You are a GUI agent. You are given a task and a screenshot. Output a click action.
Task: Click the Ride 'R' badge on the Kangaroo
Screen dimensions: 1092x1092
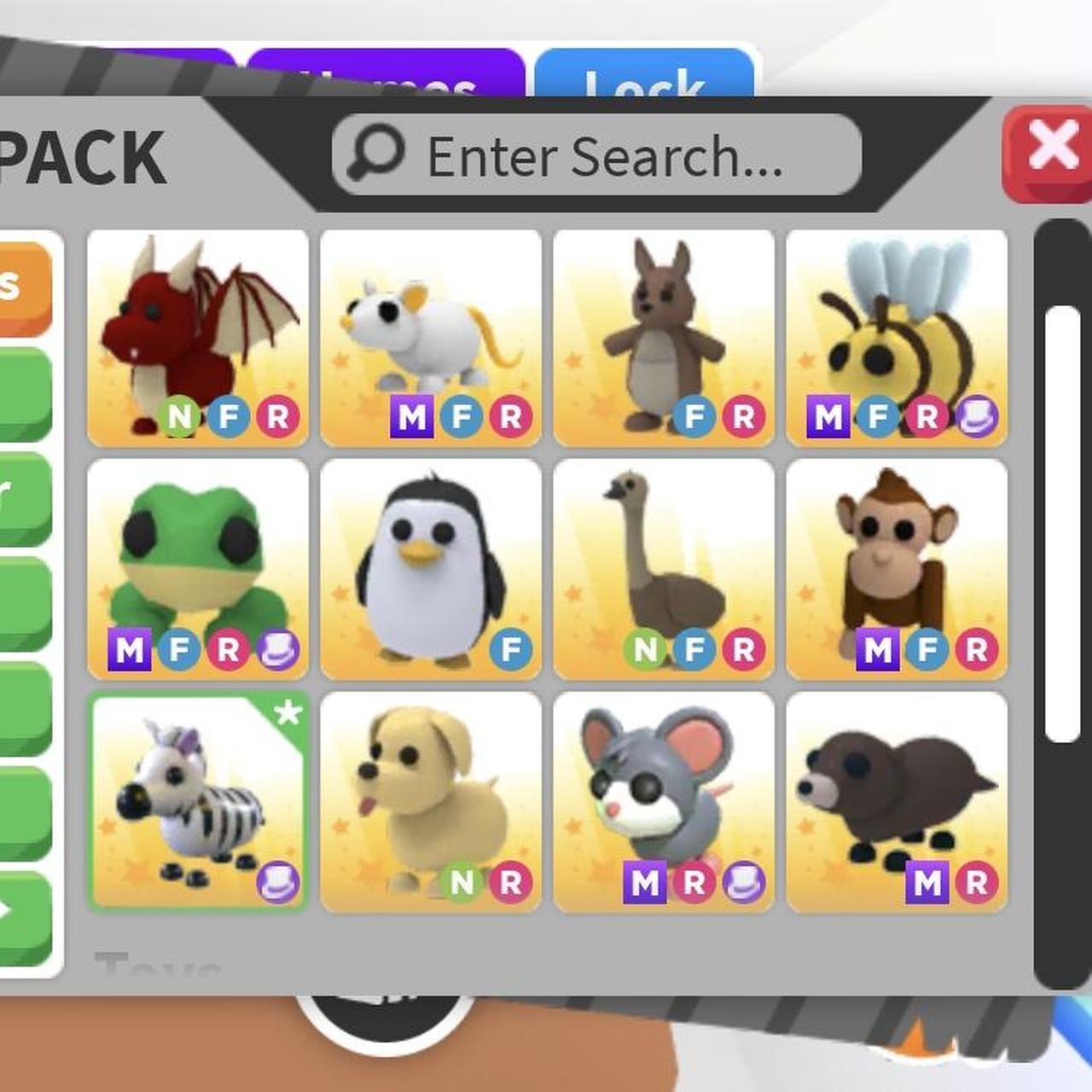click(746, 417)
